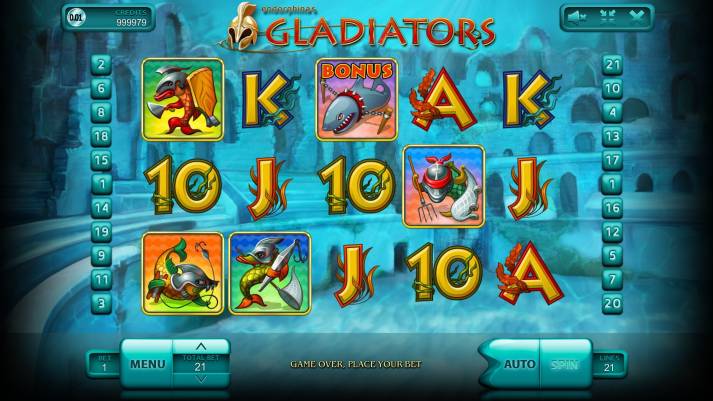Click the Lines 21 indicator
The image size is (713, 401).
[x=608, y=364]
